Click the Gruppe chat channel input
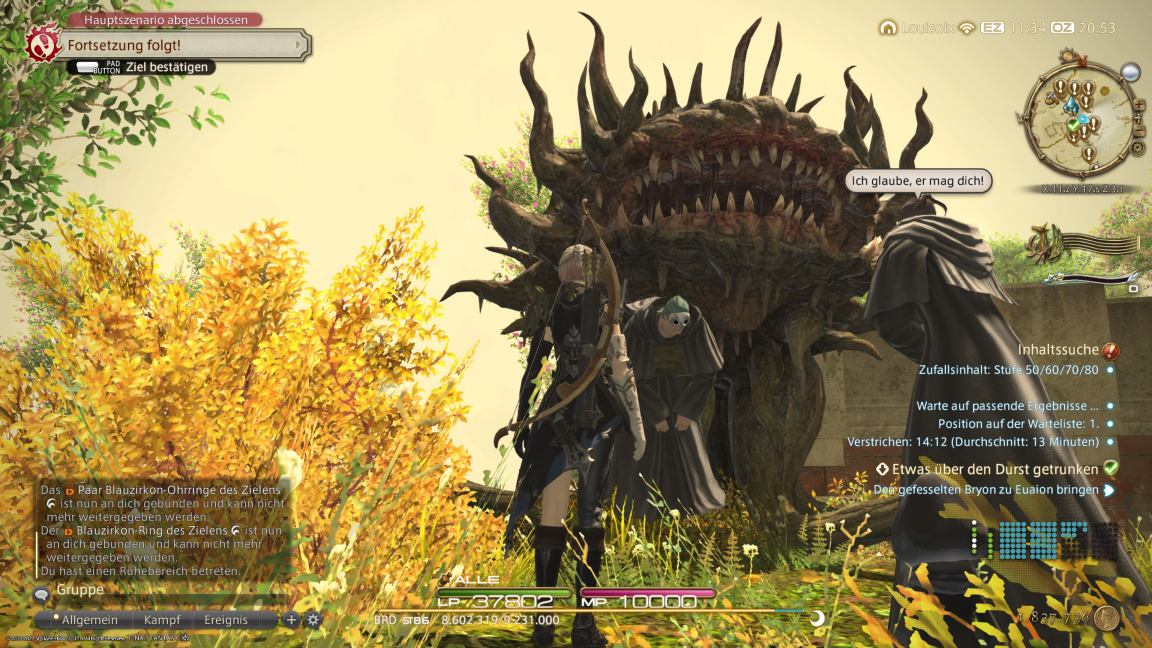The width and height of the screenshot is (1152, 648). (x=80, y=591)
